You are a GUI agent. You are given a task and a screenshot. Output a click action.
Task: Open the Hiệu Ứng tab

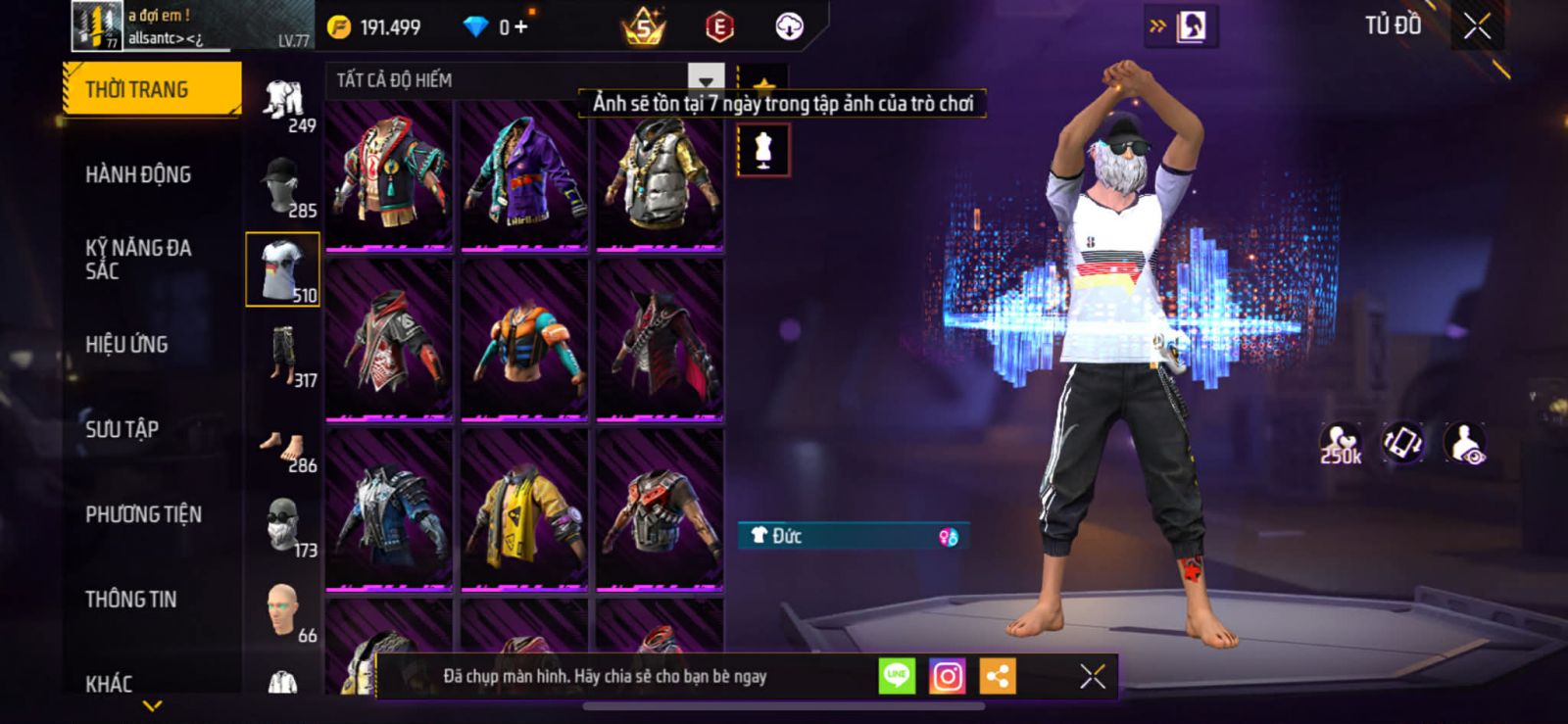tap(126, 345)
